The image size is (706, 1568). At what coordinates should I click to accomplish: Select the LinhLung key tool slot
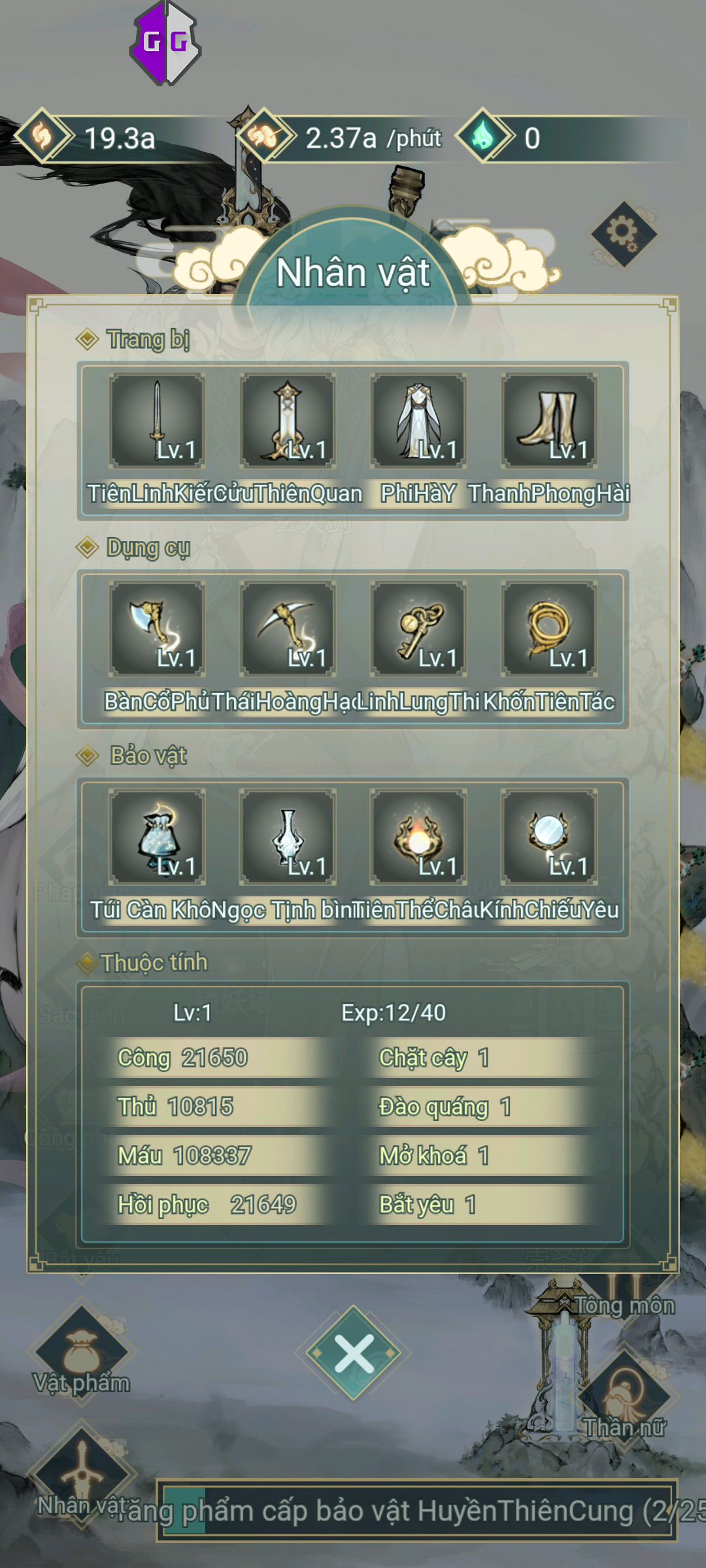coord(418,629)
